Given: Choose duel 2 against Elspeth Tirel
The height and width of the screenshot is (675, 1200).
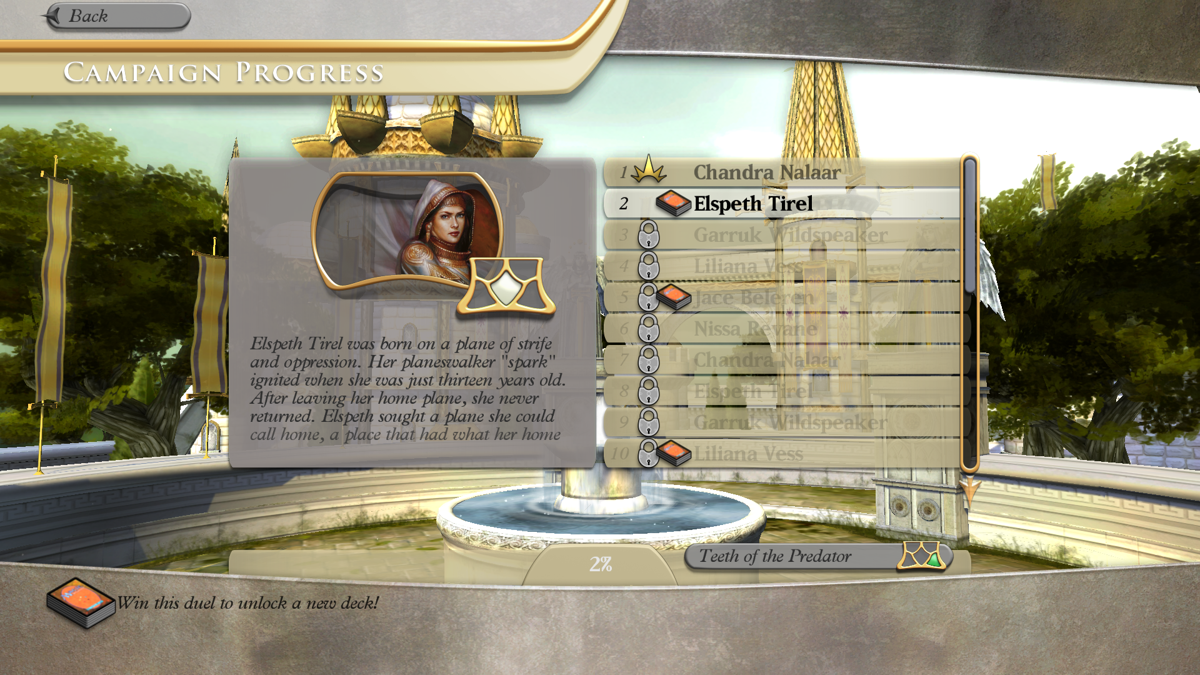Looking at the screenshot, I should click(781, 204).
